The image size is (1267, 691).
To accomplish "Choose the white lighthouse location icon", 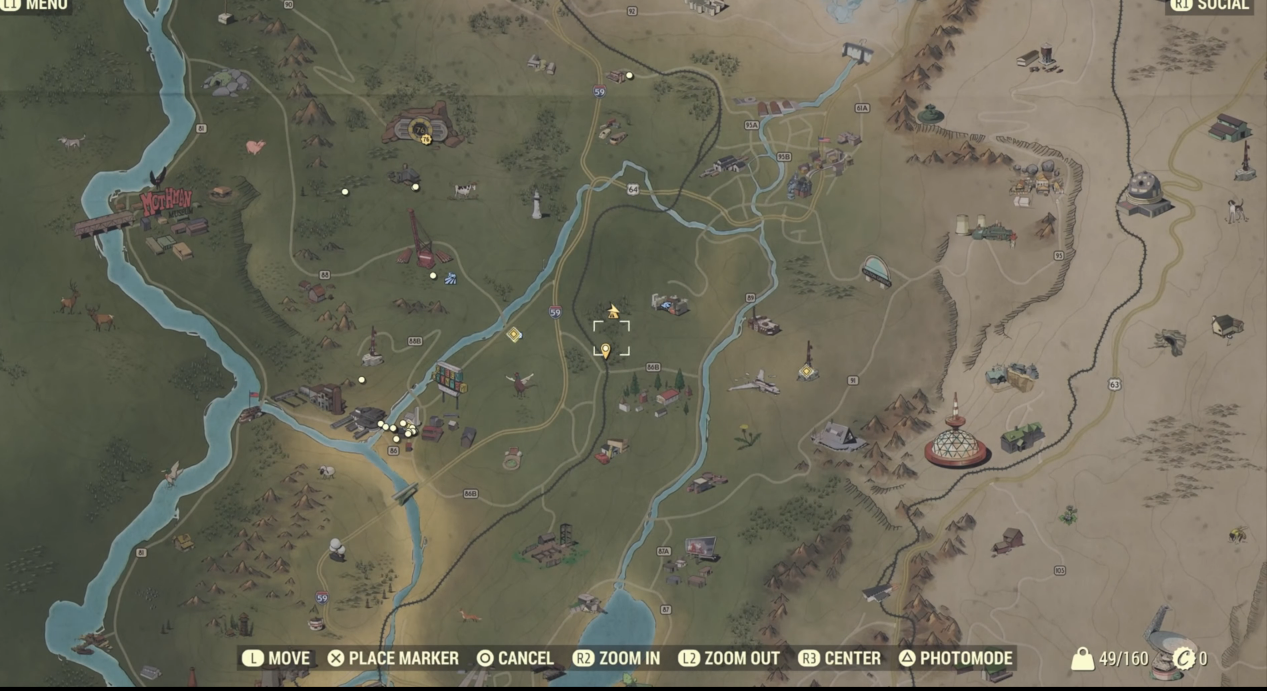I will (x=536, y=204).
